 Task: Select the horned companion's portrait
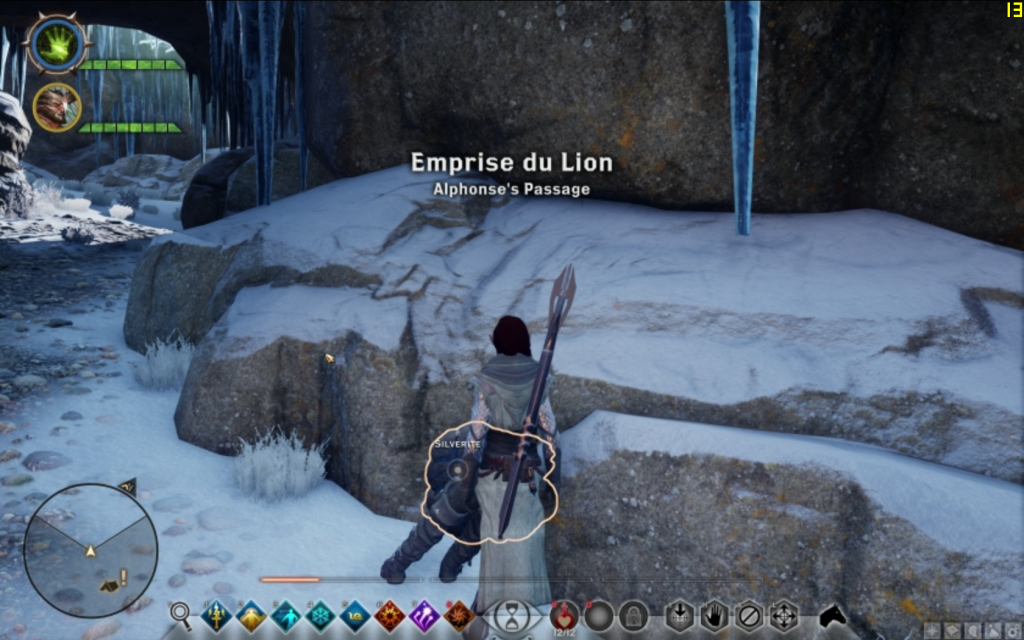tap(56, 107)
